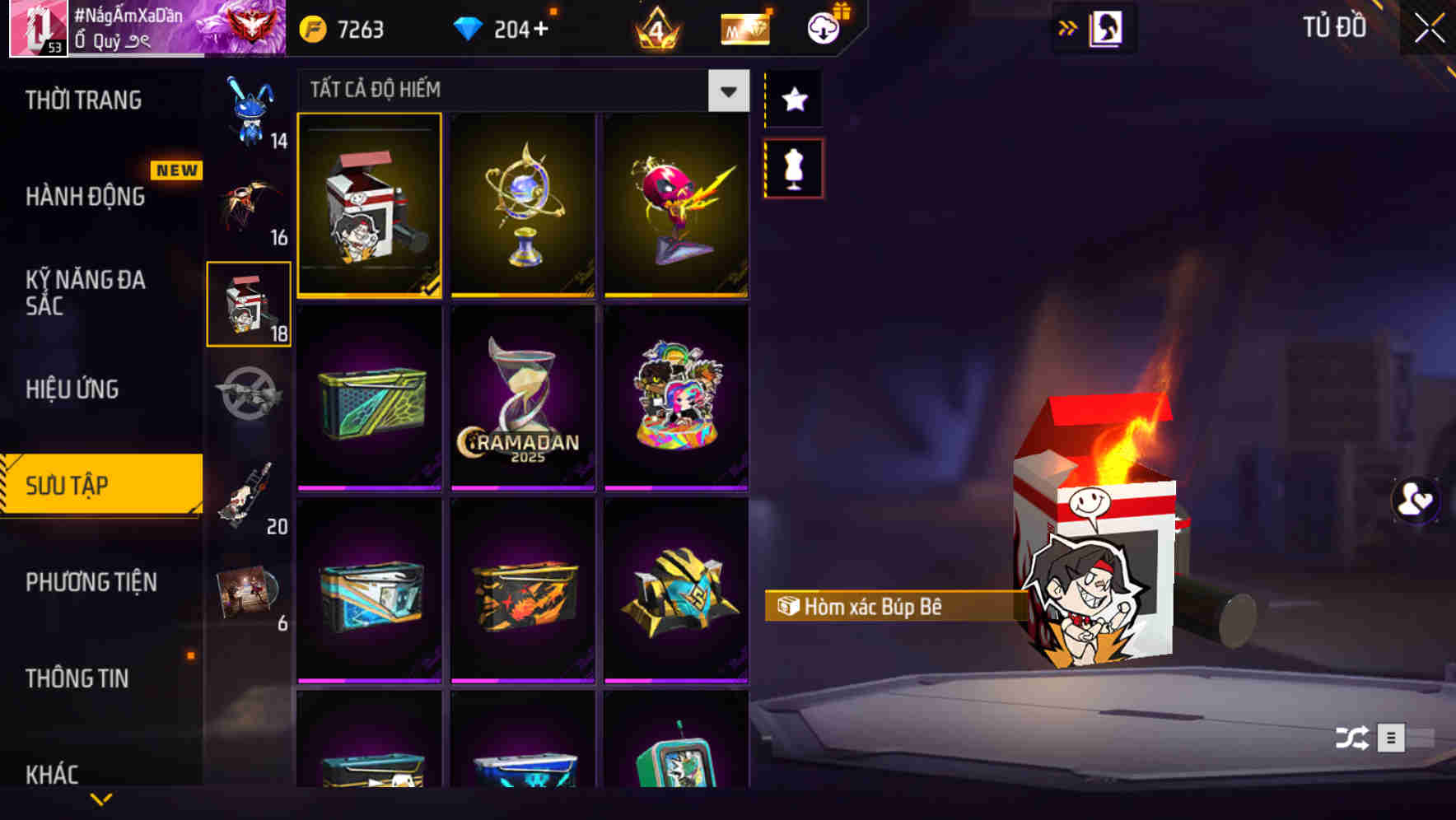Click the friend-with-heart icon on the right
1456x820 pixels.
(1414, 501)
